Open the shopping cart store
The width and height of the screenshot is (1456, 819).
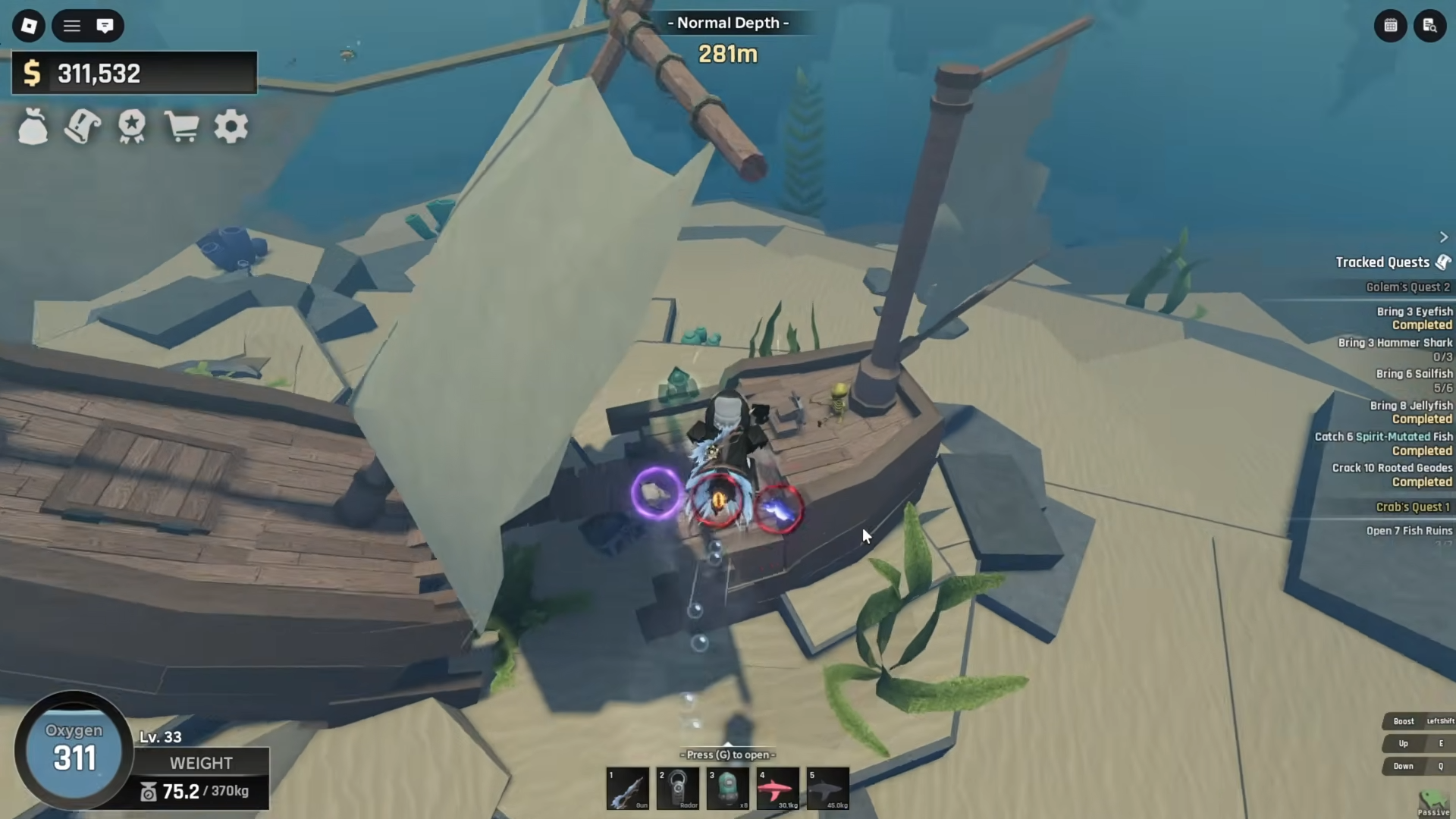tap(181, 127)
